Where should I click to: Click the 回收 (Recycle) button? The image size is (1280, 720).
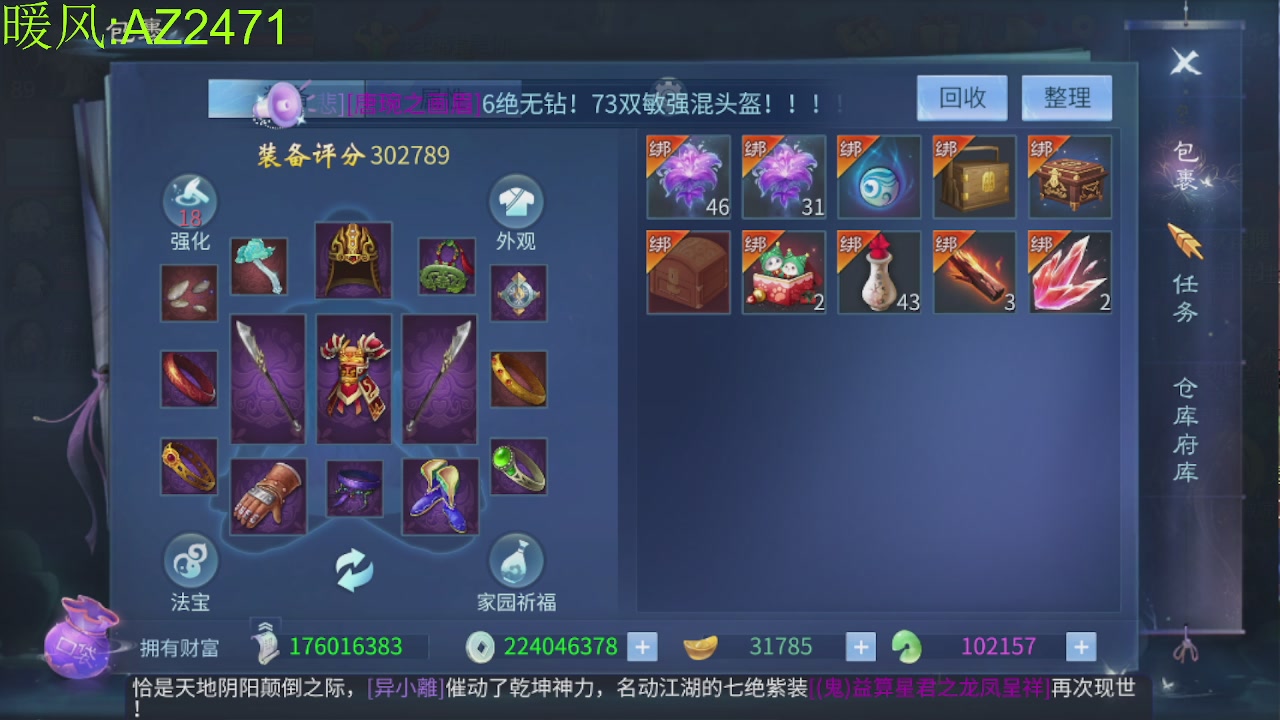click(961, 98)
